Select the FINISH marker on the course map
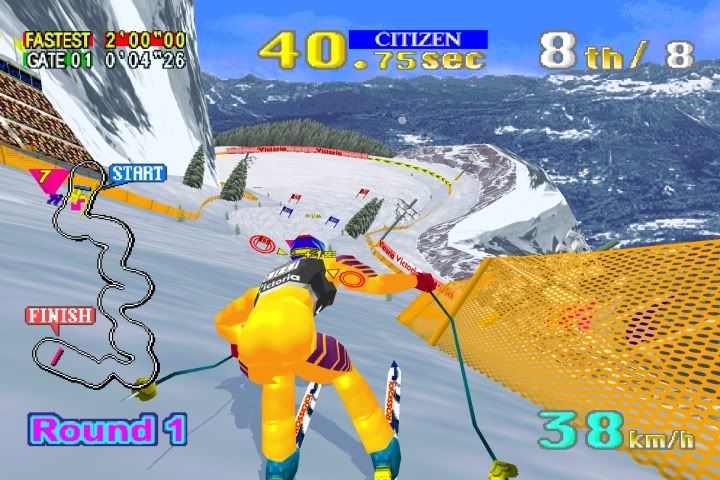The width and height of the screenshot is (720, 480). pos(60,316)
